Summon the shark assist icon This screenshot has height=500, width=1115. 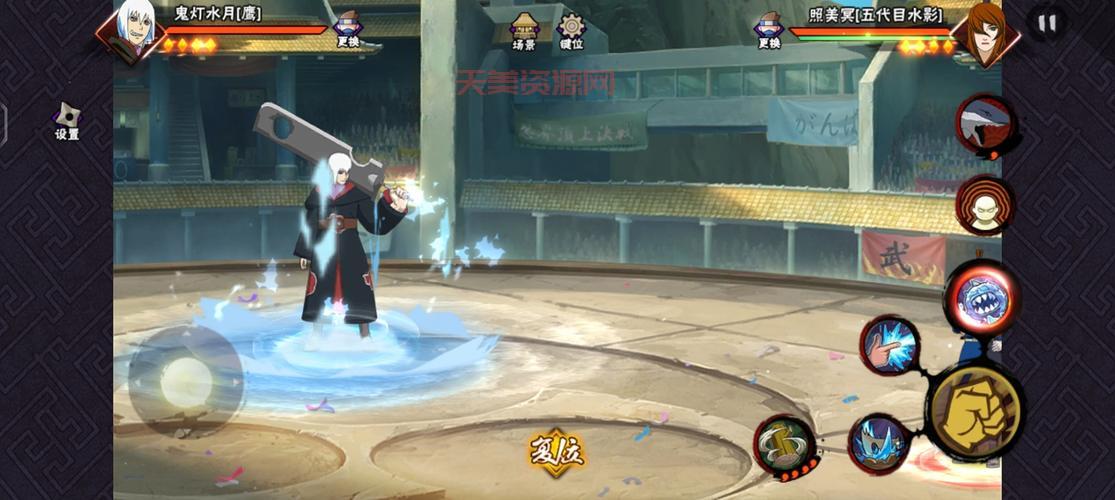985,124
